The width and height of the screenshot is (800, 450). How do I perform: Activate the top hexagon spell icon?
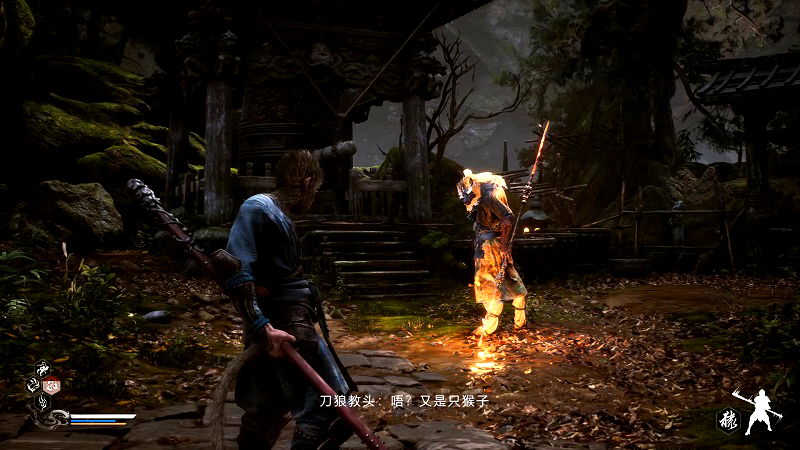(x=44, y=368)
